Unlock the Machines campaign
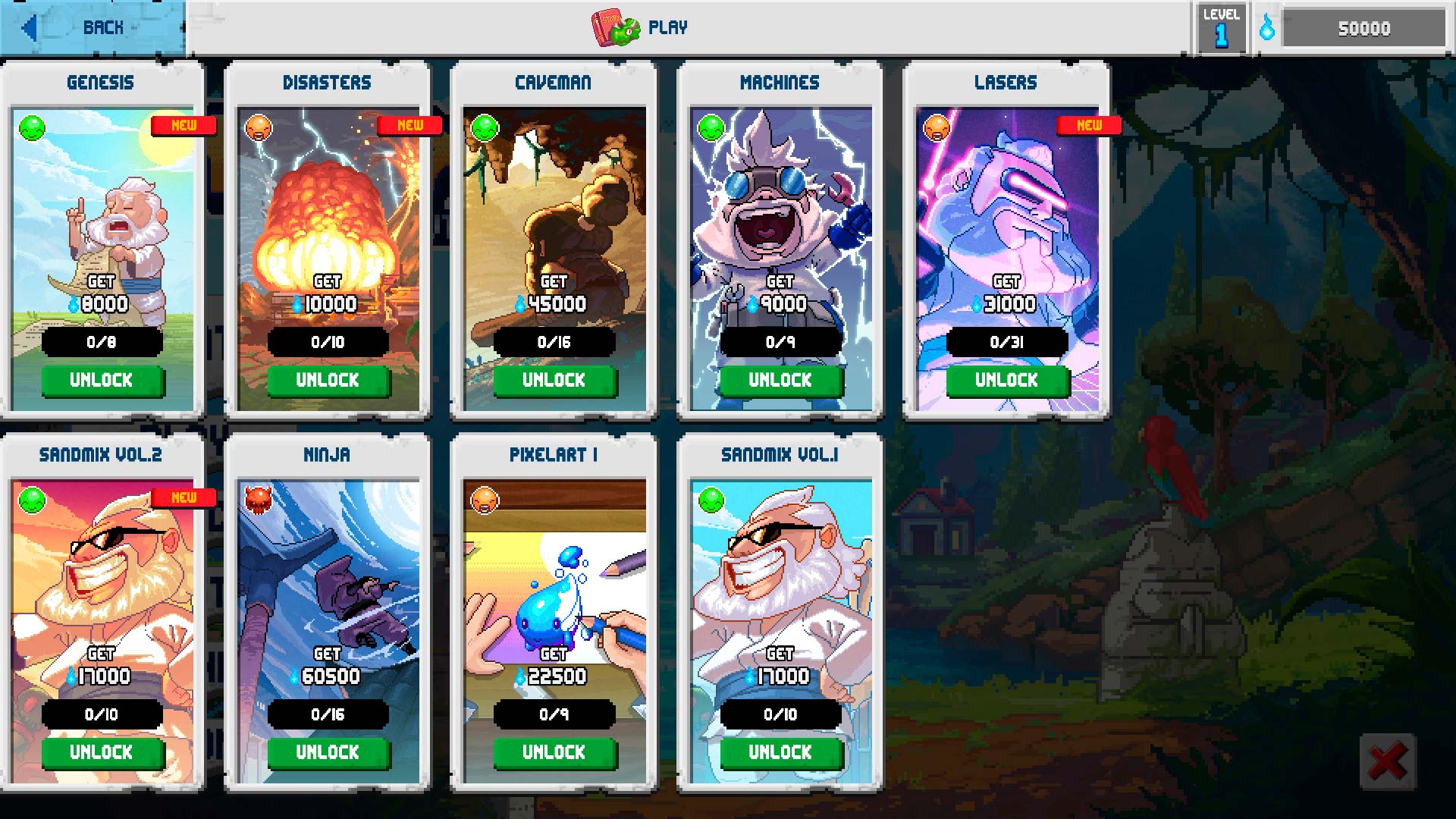The image size is (1456, 819). 780,380
